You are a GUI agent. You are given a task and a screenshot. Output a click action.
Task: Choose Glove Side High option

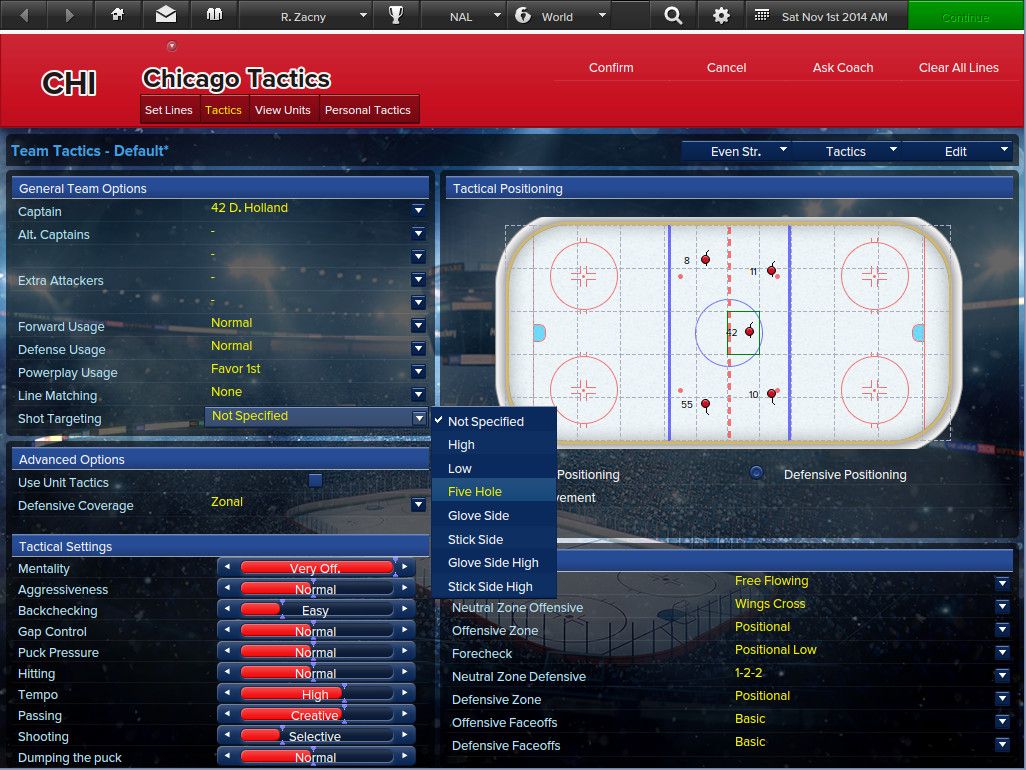[493, 563]
